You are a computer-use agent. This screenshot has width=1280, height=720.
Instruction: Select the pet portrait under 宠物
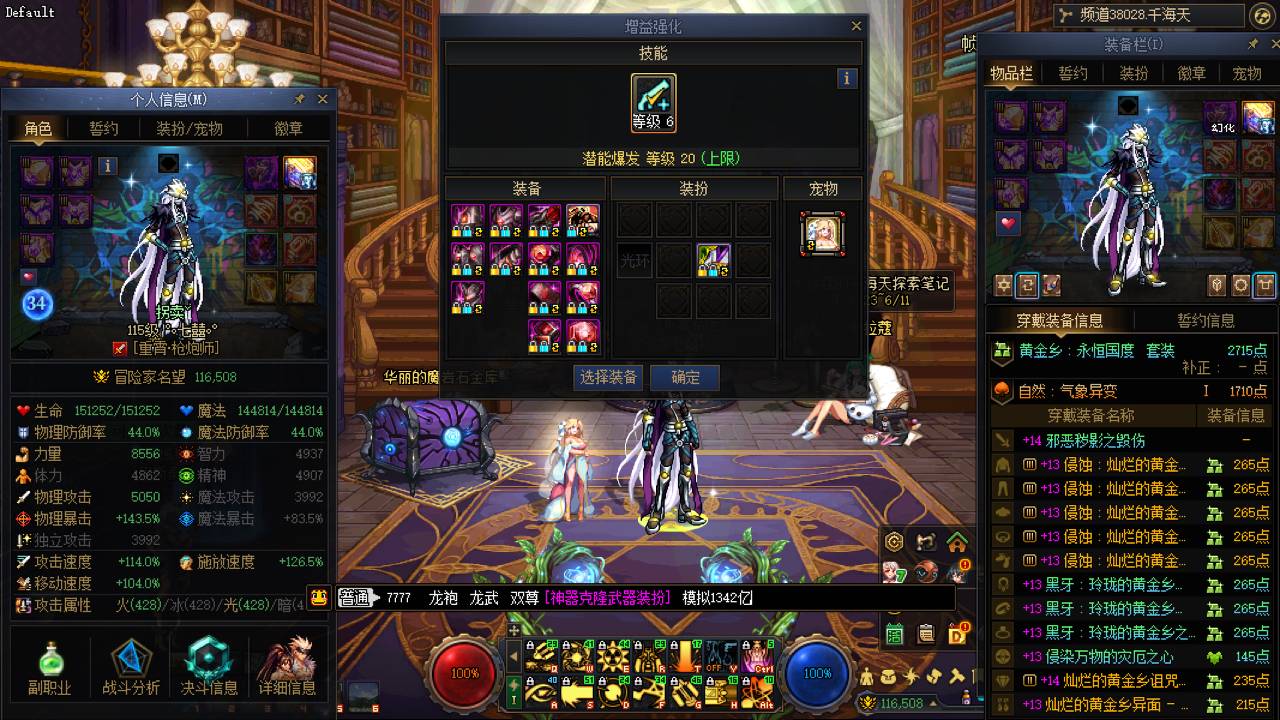pyautogui.click(x=823, y=233)
